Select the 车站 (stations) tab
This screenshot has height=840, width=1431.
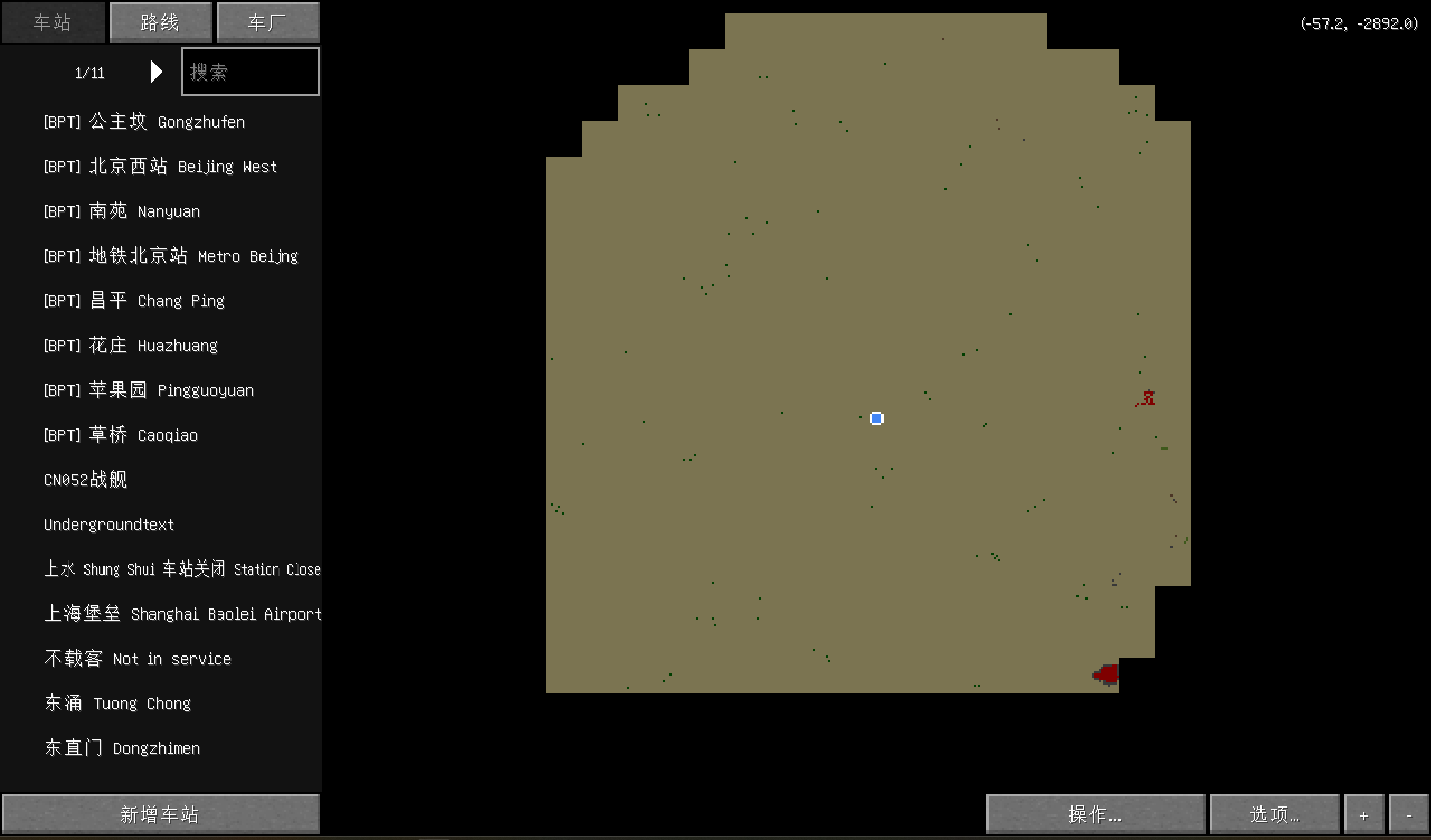tap(53, 23)
